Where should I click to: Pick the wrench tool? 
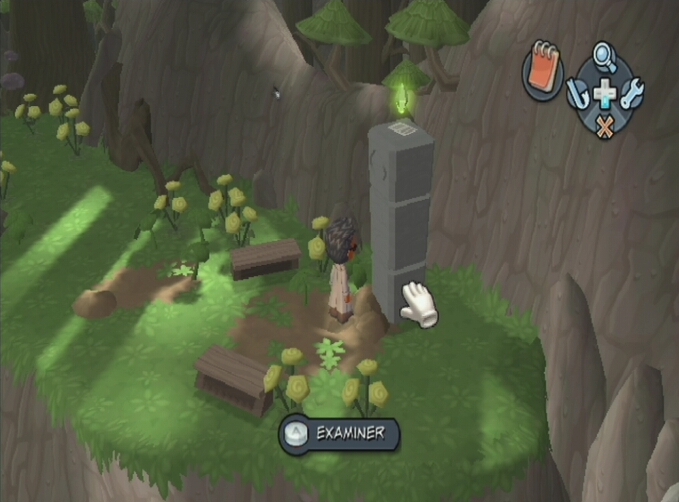[632, 94]
